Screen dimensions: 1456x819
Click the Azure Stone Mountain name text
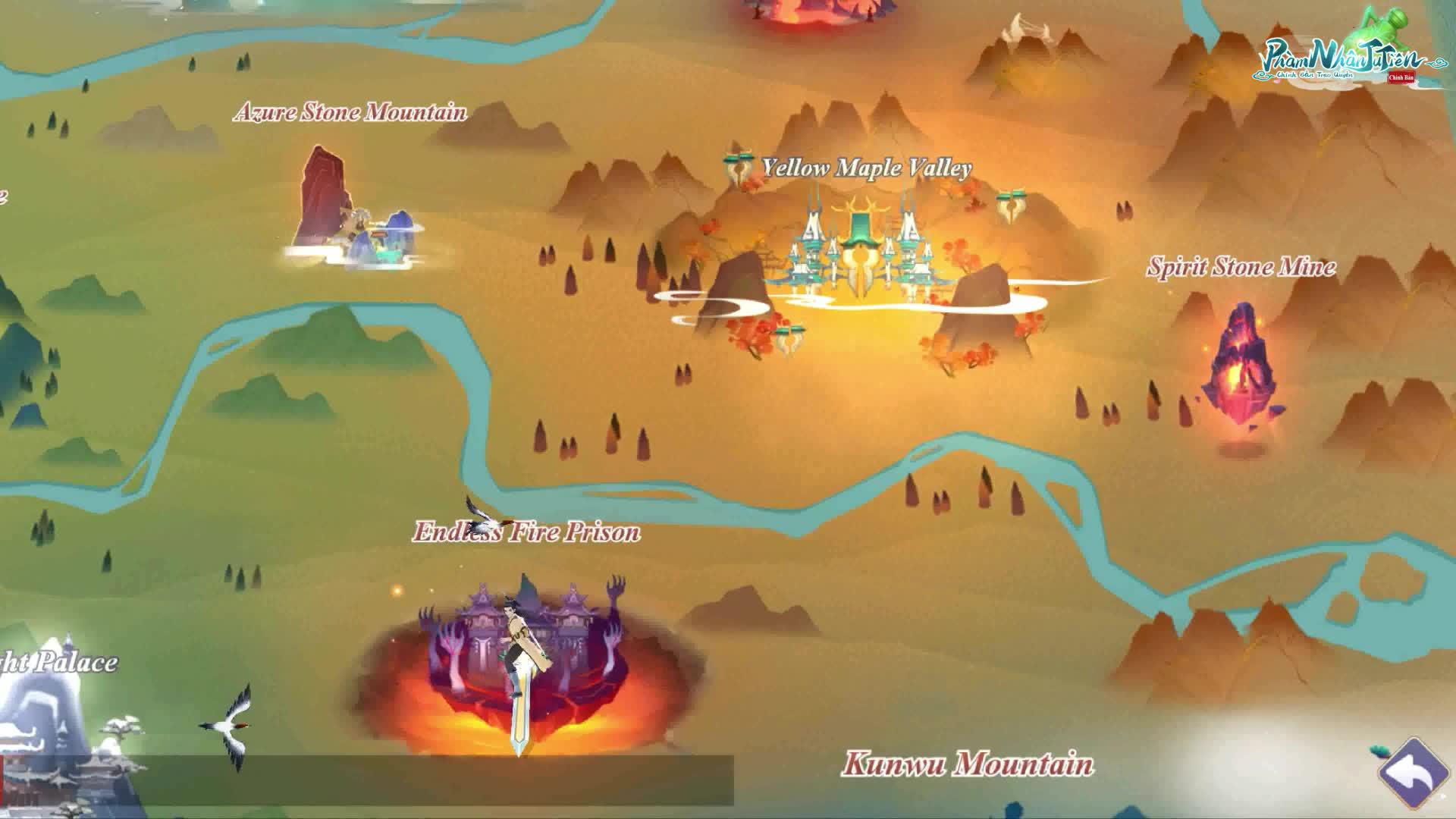[x=349, y=112]
